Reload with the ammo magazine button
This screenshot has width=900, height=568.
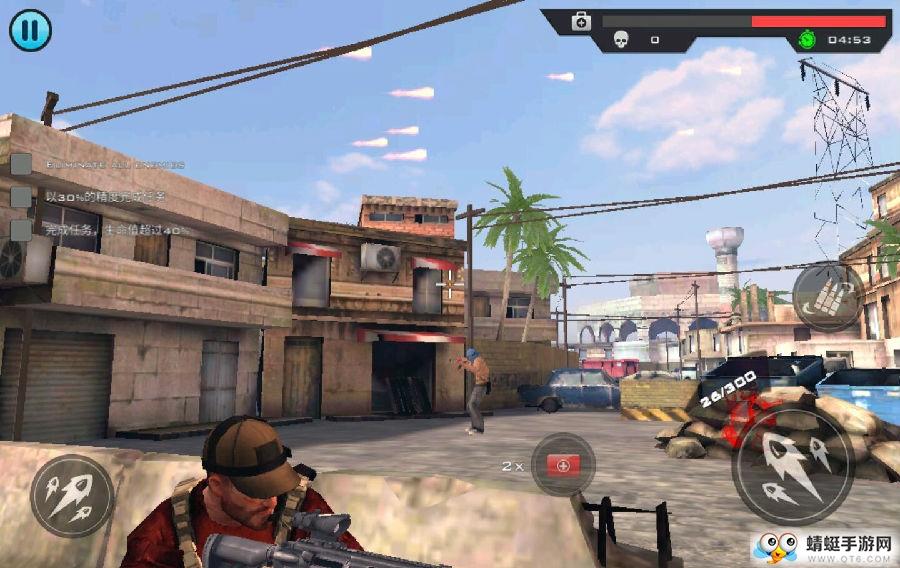point(828,296)
